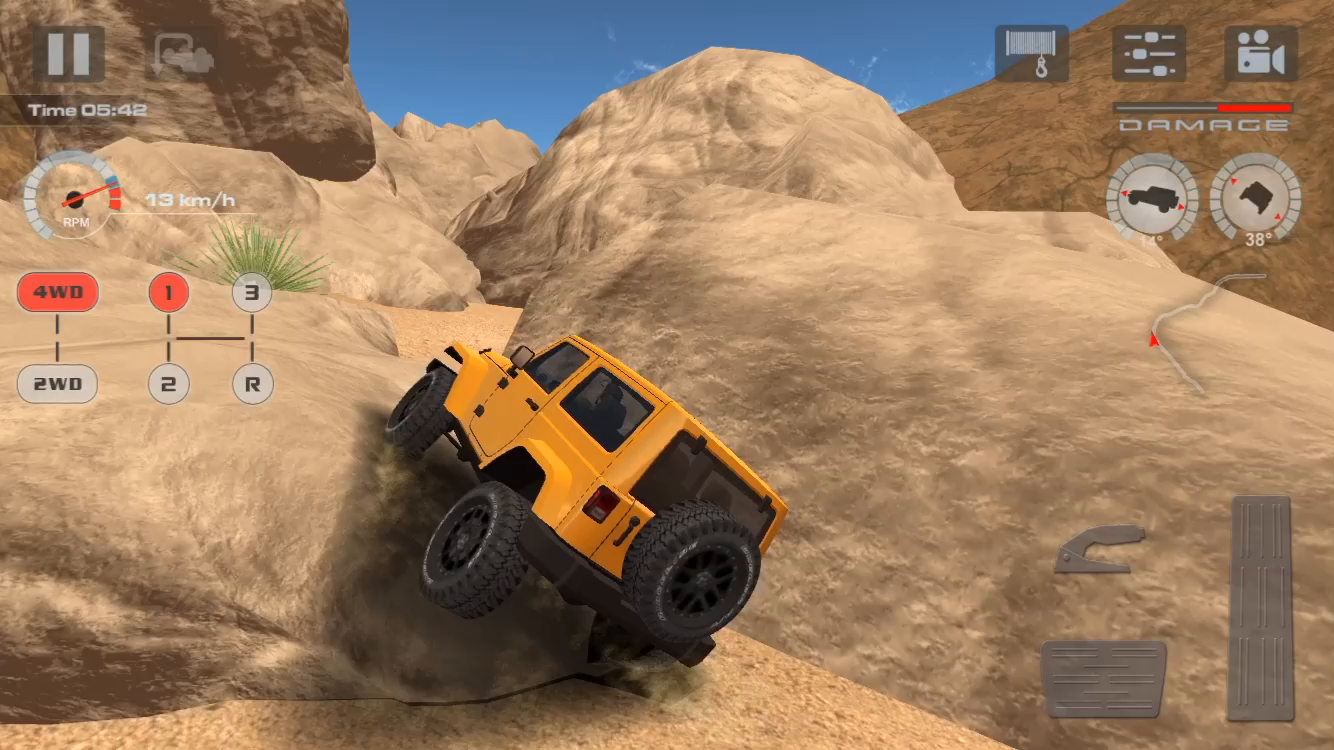Screen dimensions: 1334x750
Task: Start video recording mode
Action: point(1259,54)
